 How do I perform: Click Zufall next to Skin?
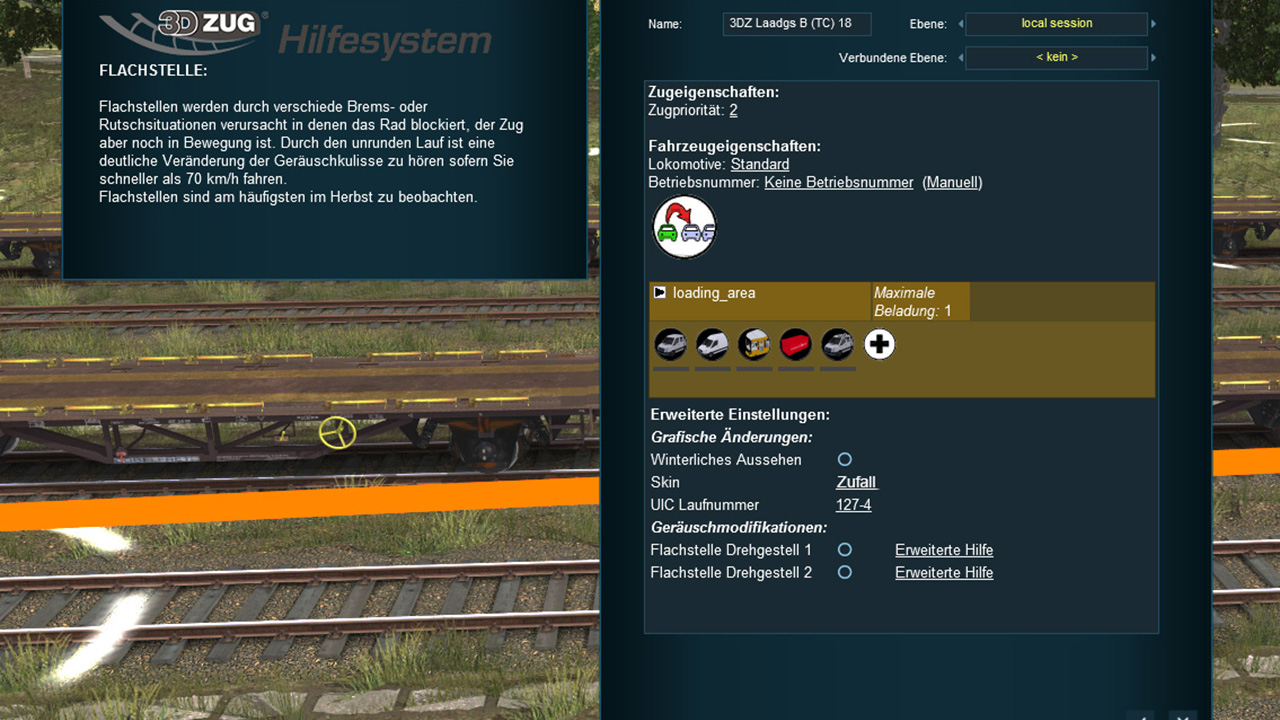click(x=856, y=482)
